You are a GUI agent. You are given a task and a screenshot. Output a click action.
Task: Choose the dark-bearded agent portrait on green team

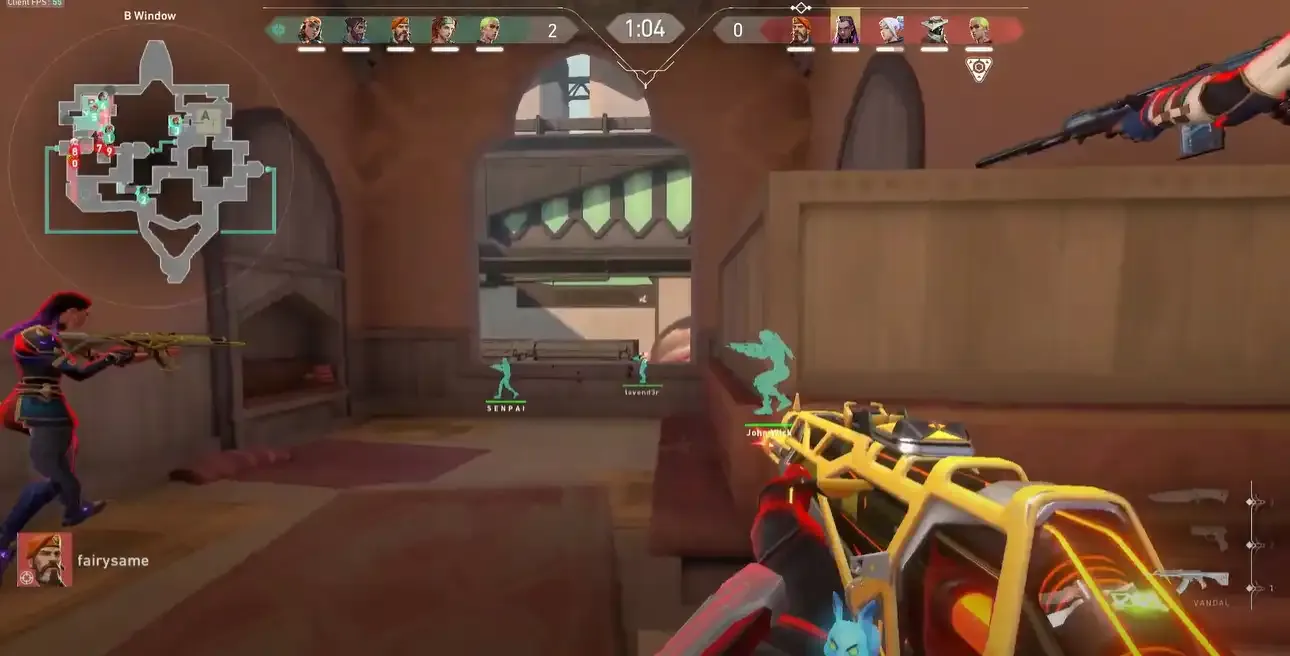pos(355,30)
